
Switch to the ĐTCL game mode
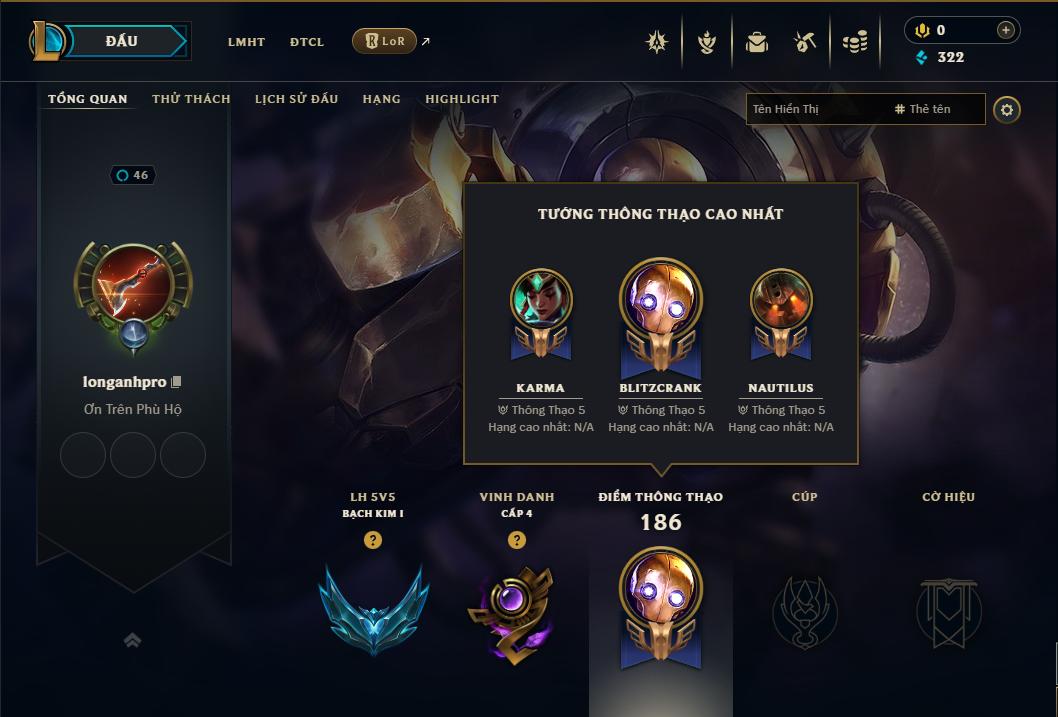click(x=307, y=42)
